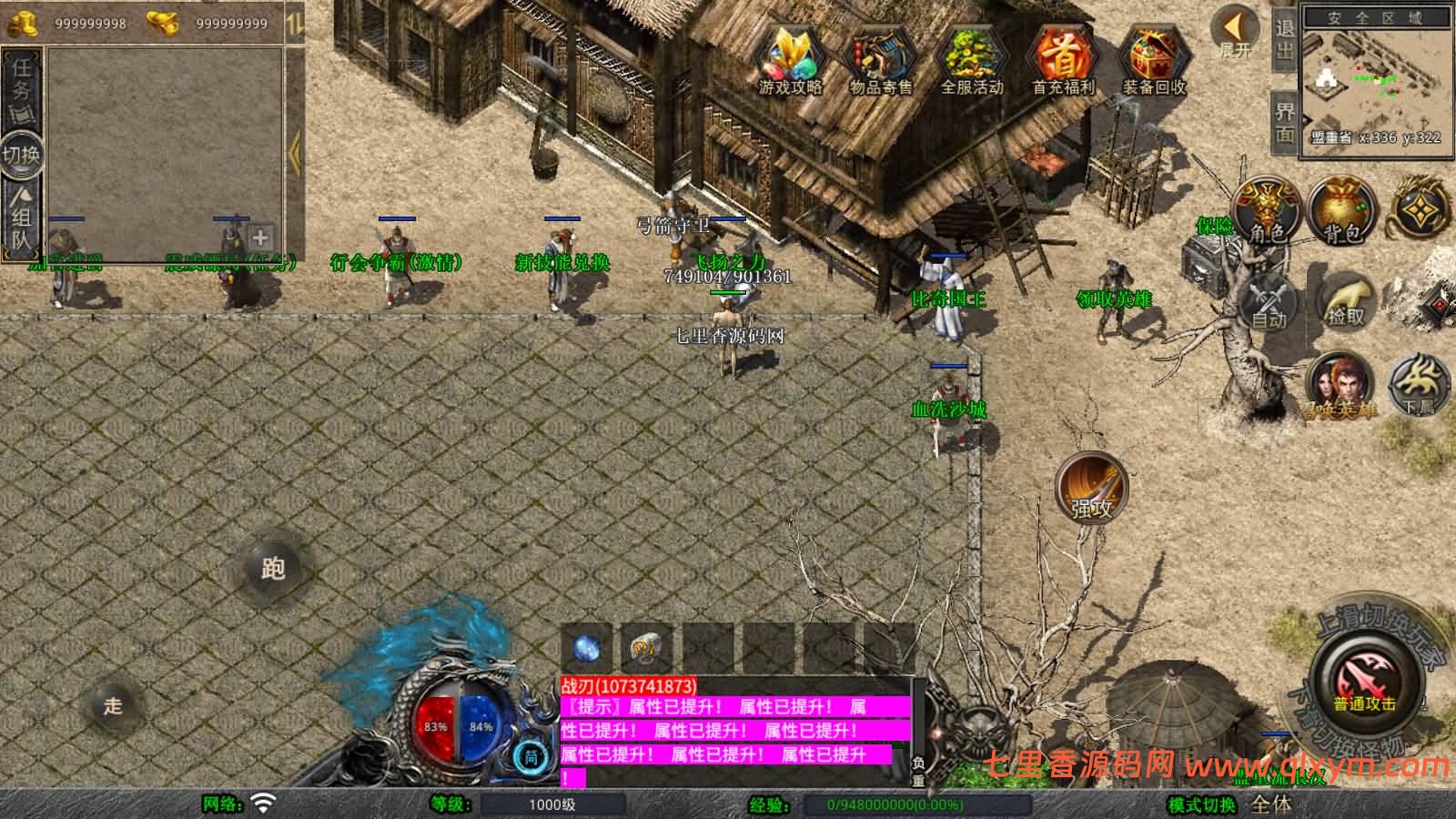Viewport: 1456px width, 819px height.
Task: Toggle 自动 auto-combat
Action: pos(1268,301)
